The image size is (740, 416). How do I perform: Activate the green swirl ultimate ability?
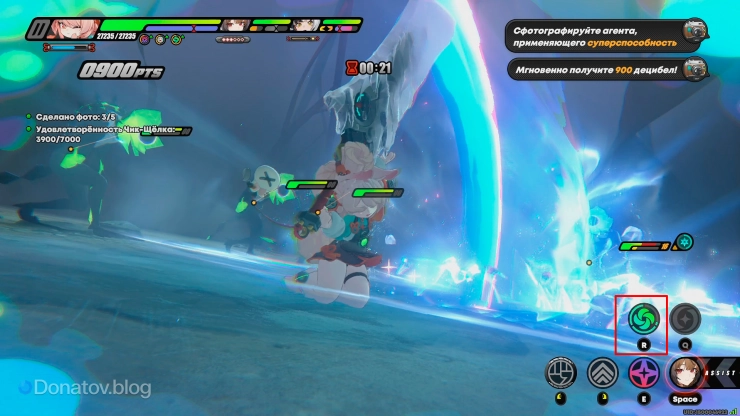click(x=645, y=320)
